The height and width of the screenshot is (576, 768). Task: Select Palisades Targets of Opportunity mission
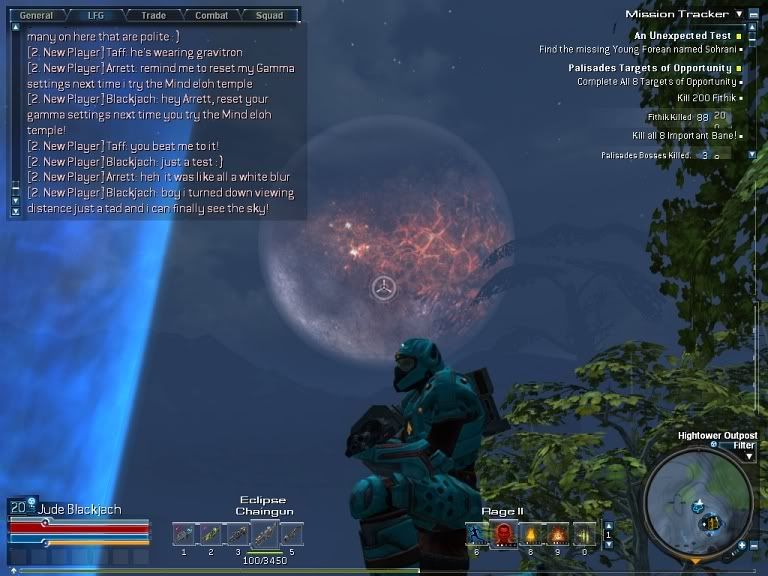coord(650,68)
